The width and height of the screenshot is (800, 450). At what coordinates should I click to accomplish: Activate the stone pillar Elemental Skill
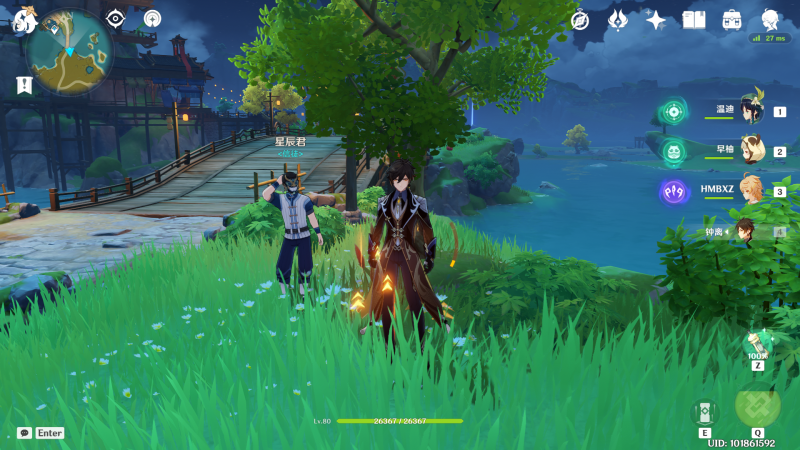705,412
